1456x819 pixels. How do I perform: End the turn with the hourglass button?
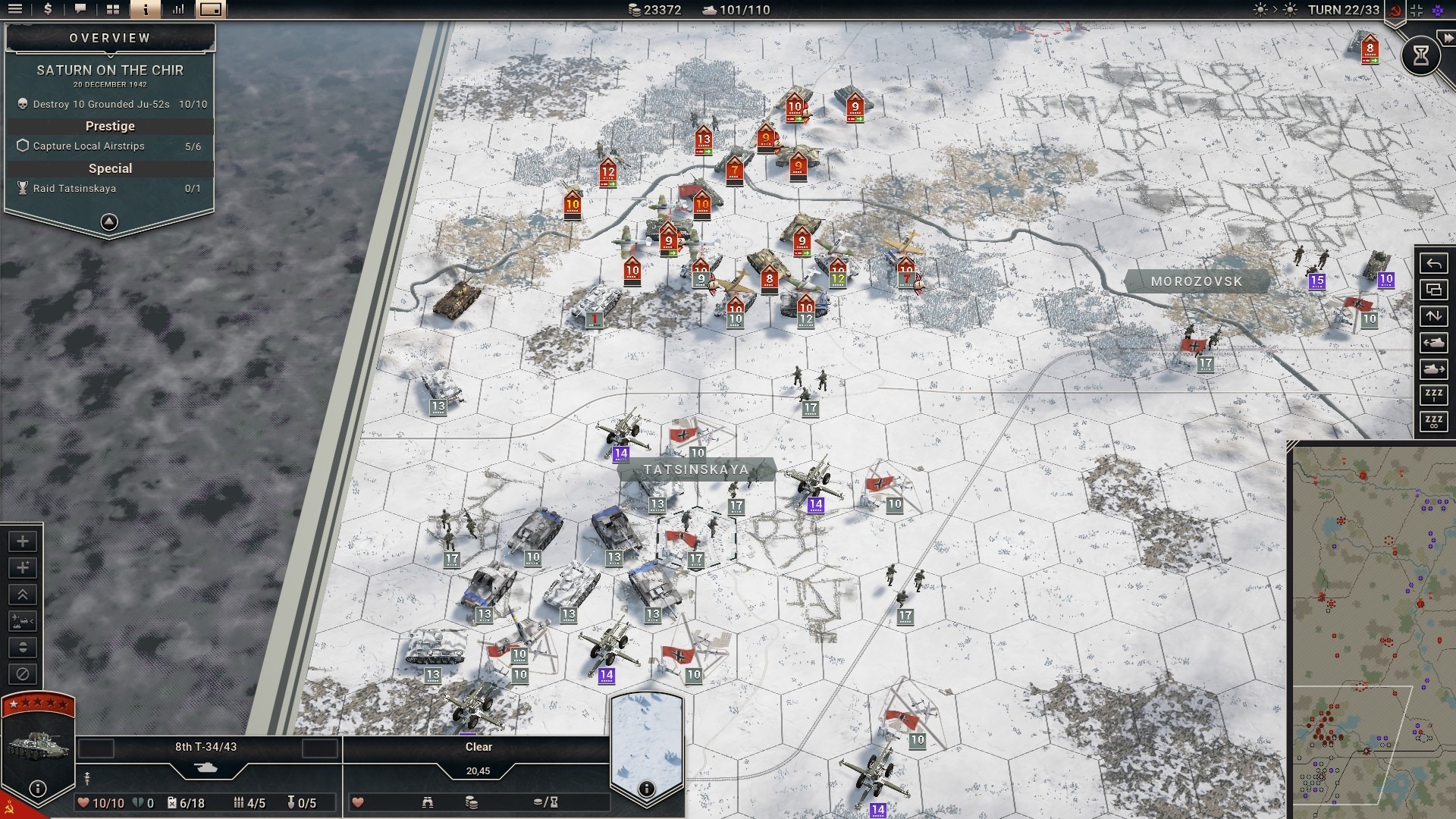point(1420,55)
